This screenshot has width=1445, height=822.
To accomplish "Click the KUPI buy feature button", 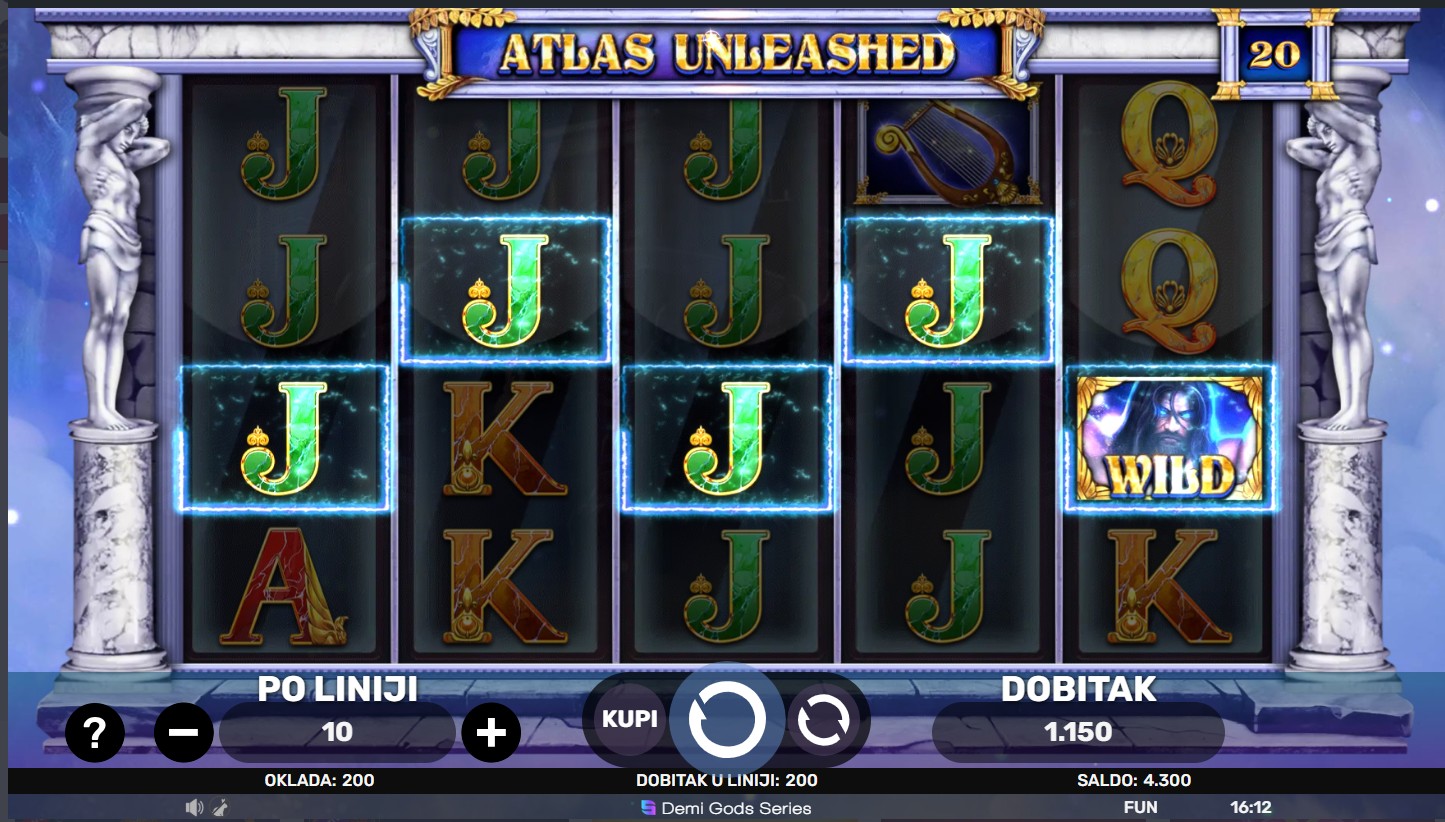I will point(629,718).
